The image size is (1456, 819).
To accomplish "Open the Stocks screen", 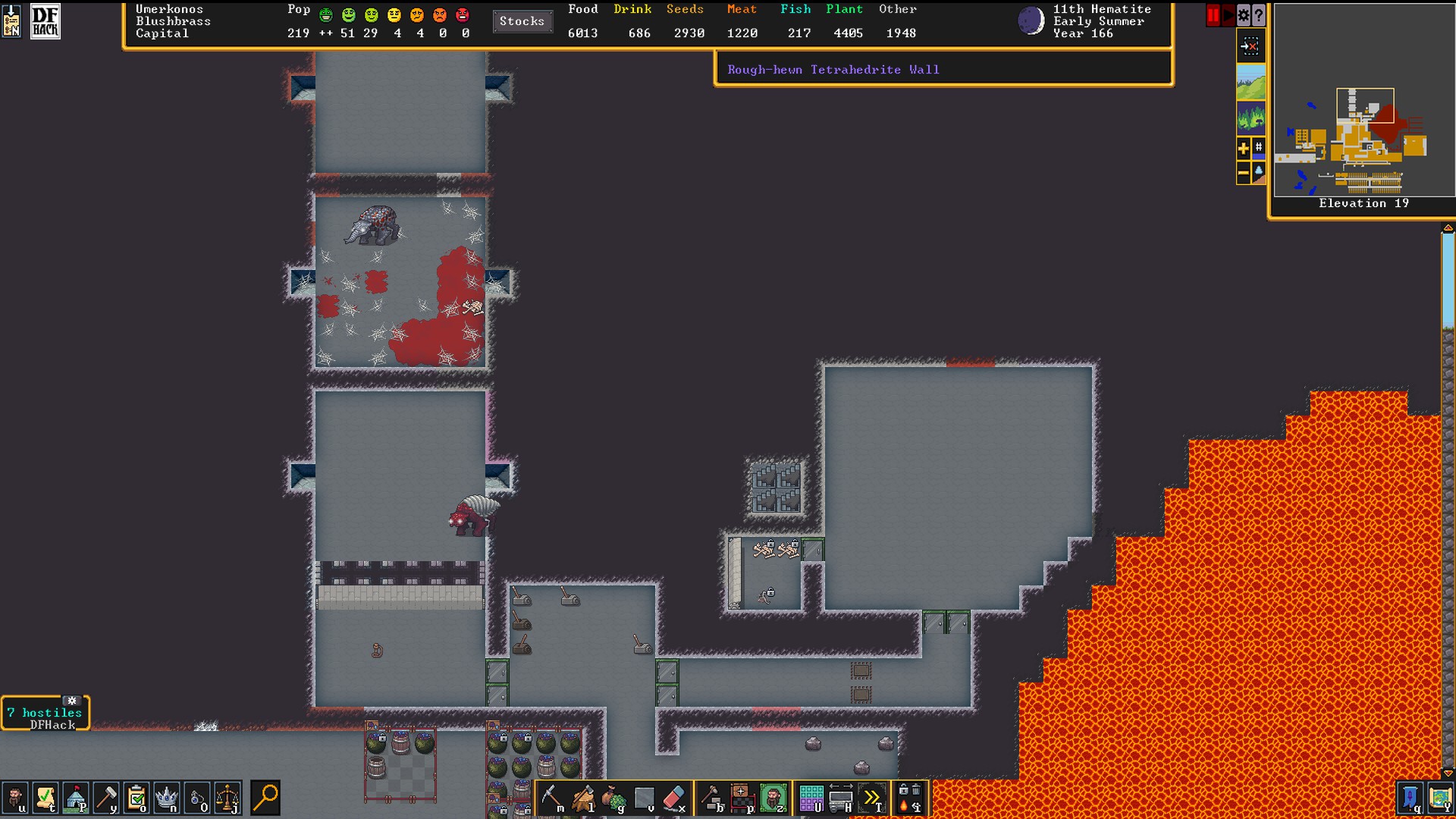I will click(522, 21).
